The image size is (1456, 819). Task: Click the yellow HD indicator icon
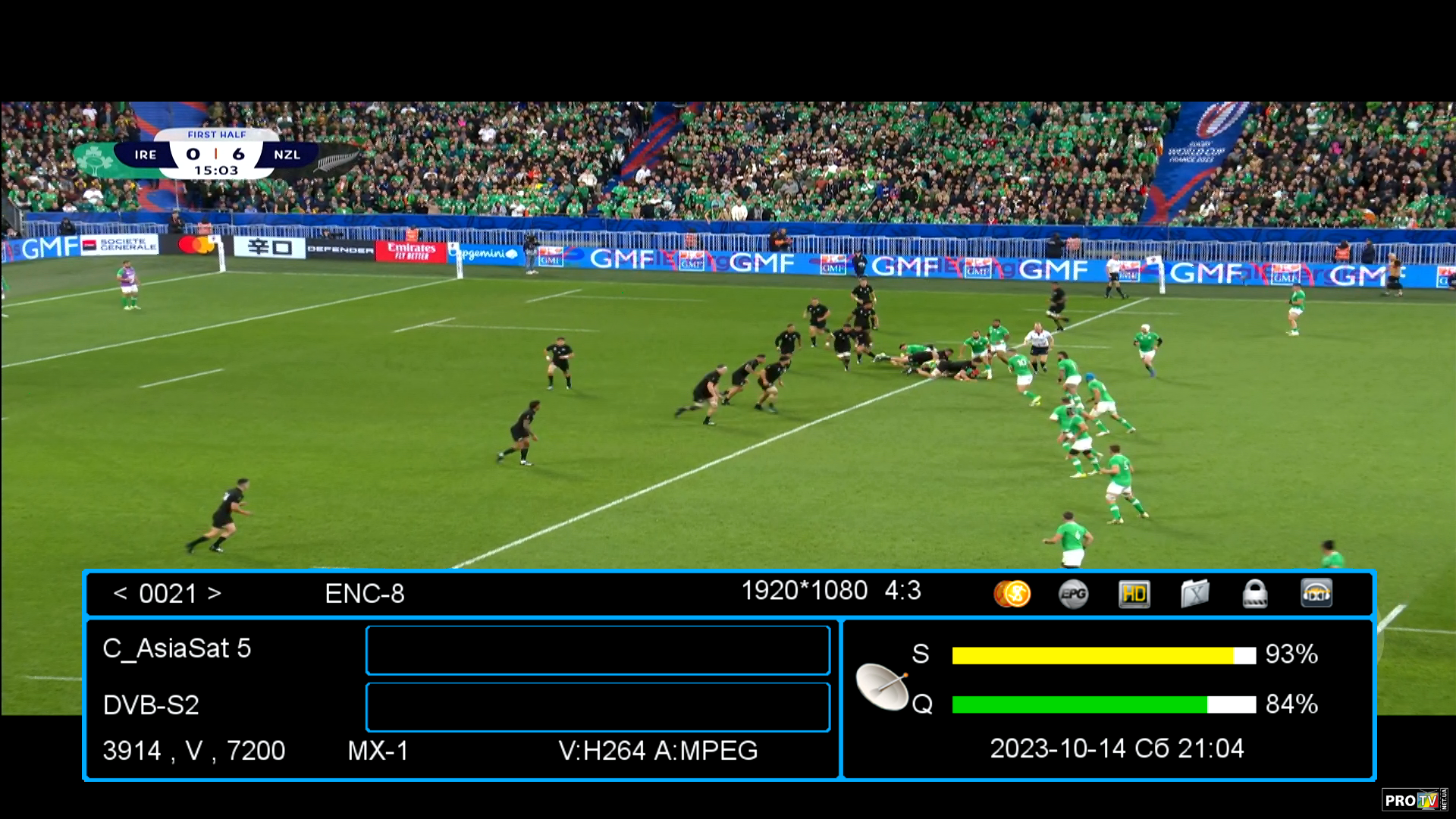pos(1134,594)
